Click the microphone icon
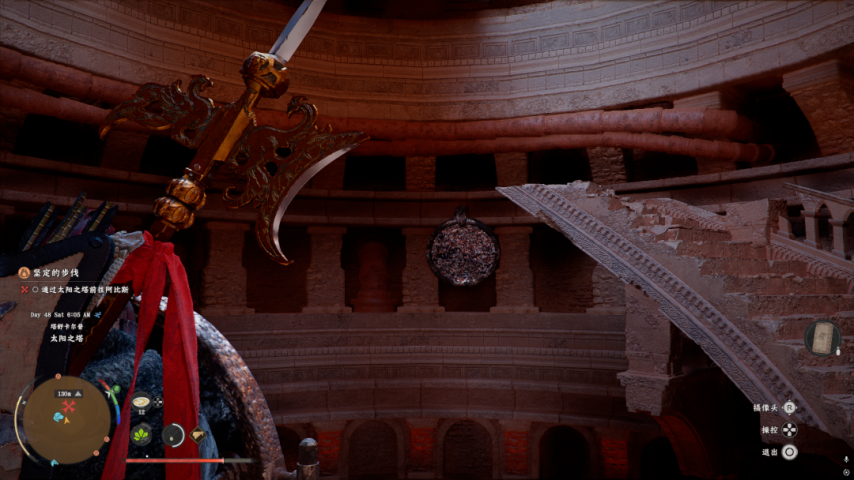This screenshot has width=854, height=480. pyautogui.click(x=846, y=459)
